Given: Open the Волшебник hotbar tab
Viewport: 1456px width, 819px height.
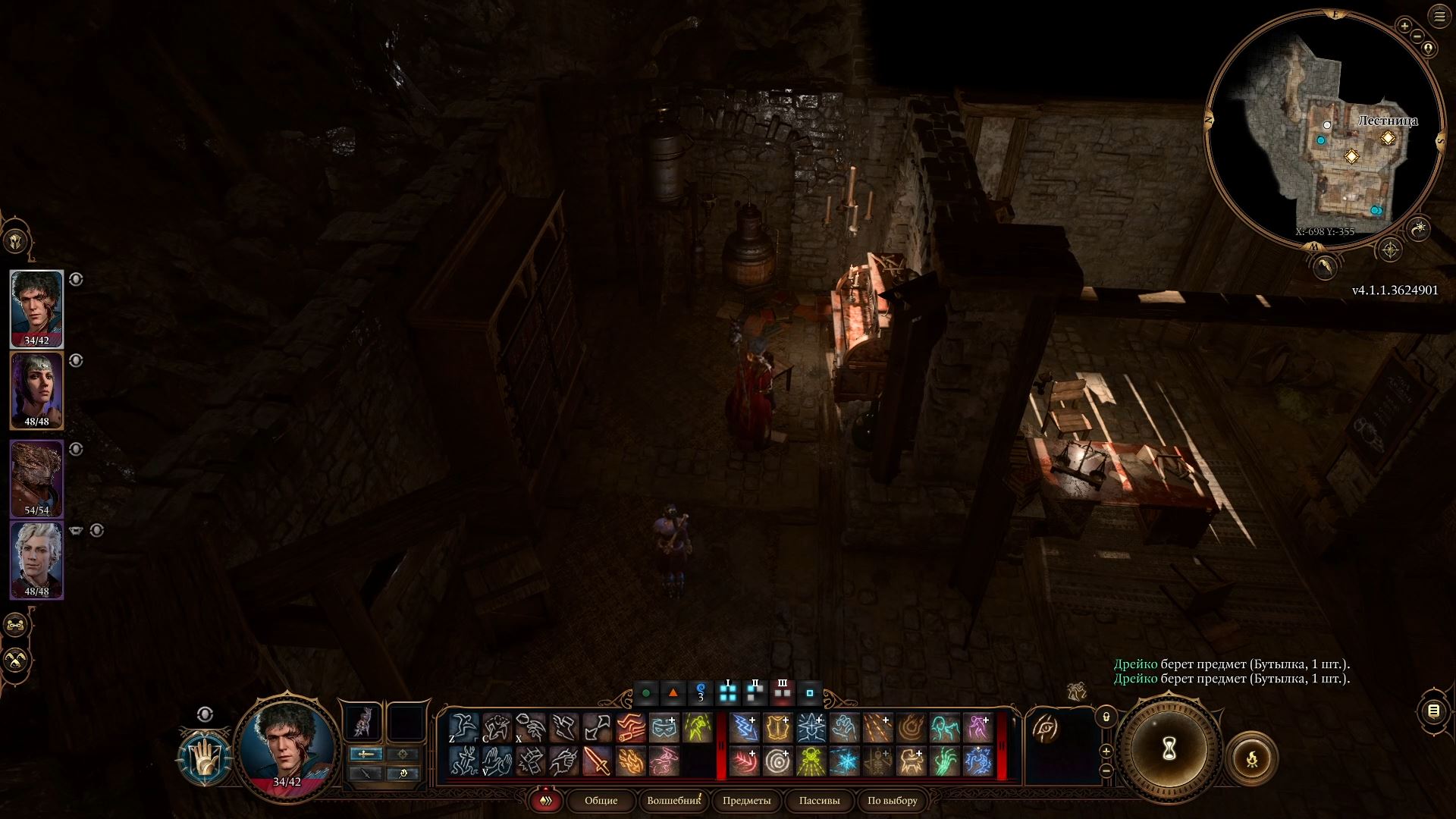Looking at the screenshot, I should click(x=673, y=800).
